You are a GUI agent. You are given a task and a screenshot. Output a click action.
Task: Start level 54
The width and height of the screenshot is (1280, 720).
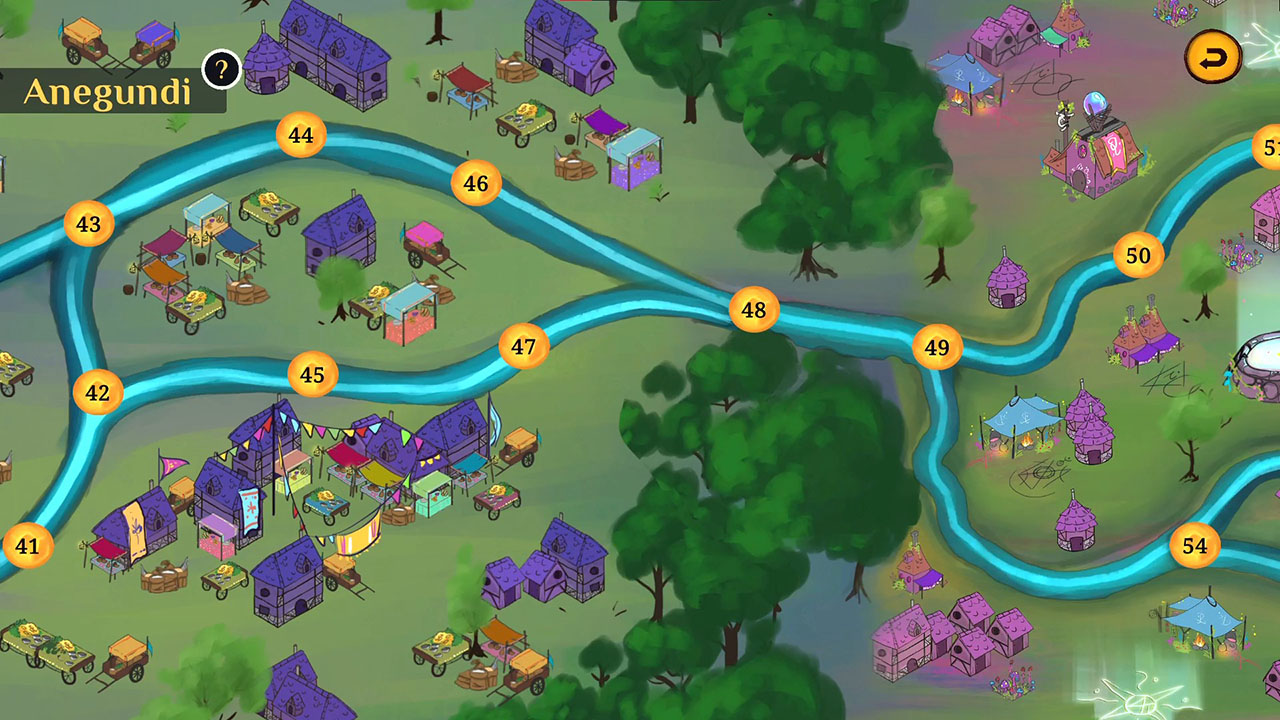[x=1195, y=546]
